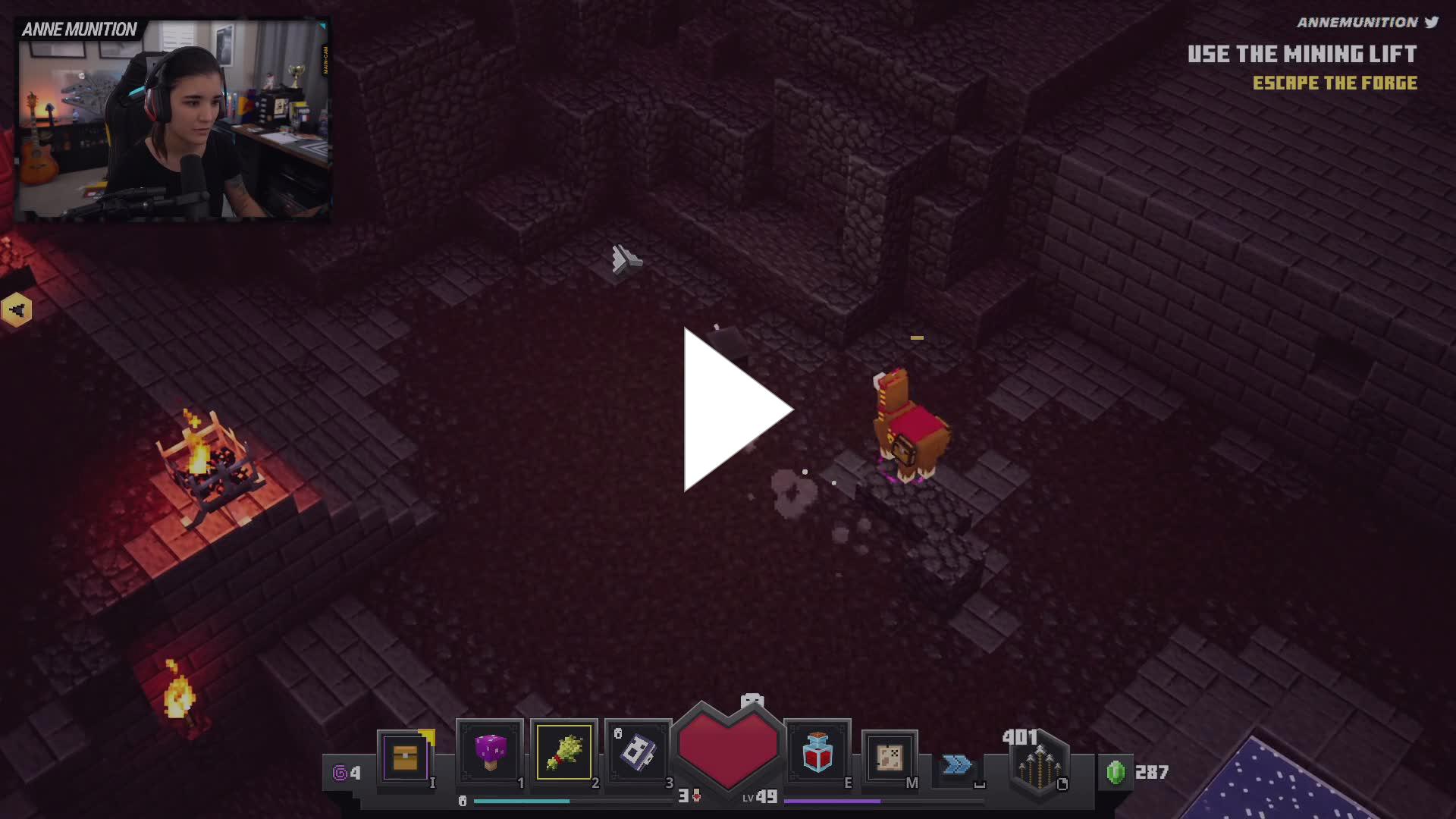Activate the wheat bundle artifact
Image resolution: width=1456 pixels, height=819 pixels.
pos(564,752)
